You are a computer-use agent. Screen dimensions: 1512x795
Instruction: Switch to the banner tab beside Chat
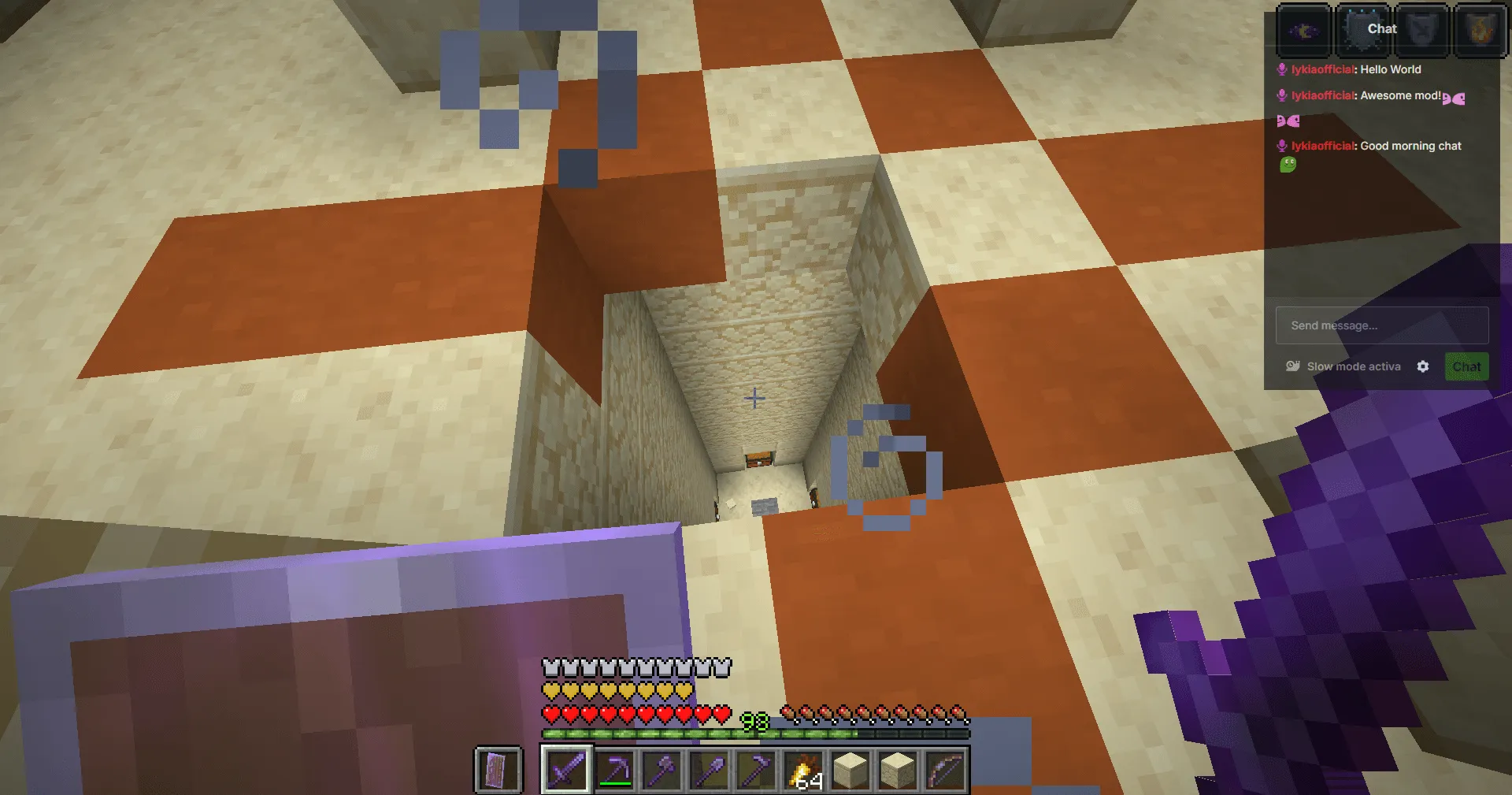pos(1422,30)
